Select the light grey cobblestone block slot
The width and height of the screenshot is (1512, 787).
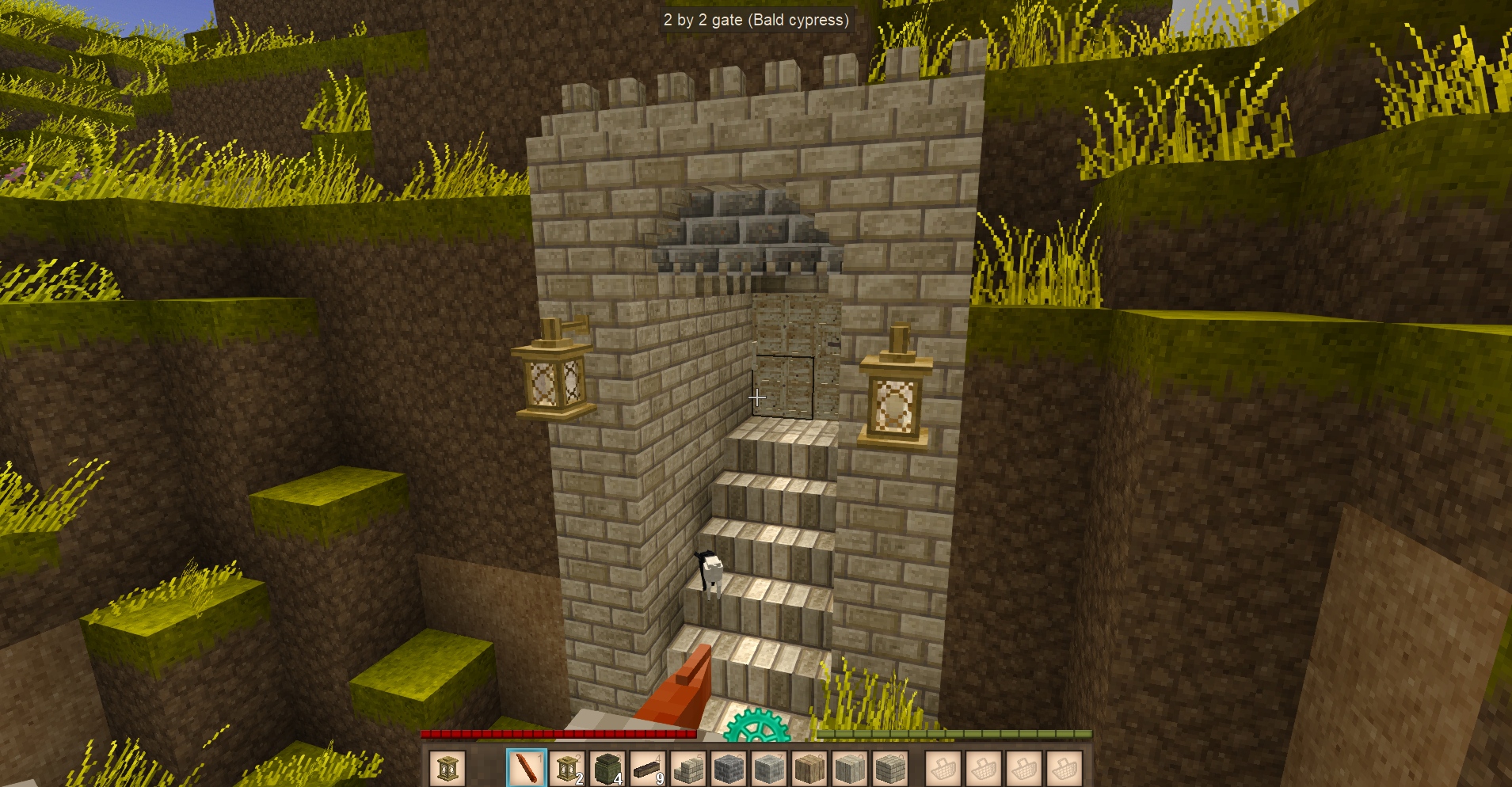click(769, 768)
